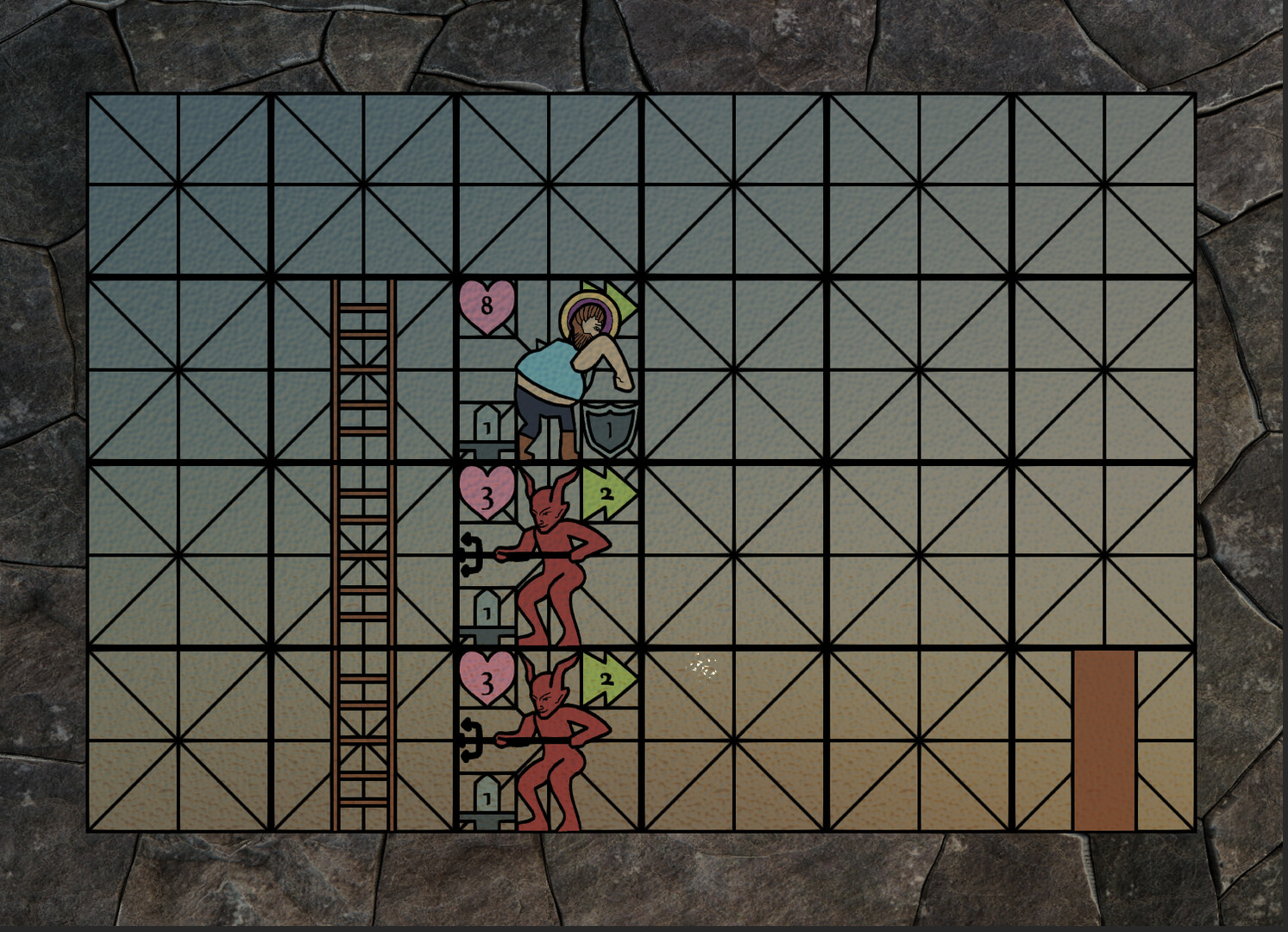The width and height of the screenshot is (1288, 932).
Task: Select the hero's pink heart showing 8 health
Action: pos(487,307)
